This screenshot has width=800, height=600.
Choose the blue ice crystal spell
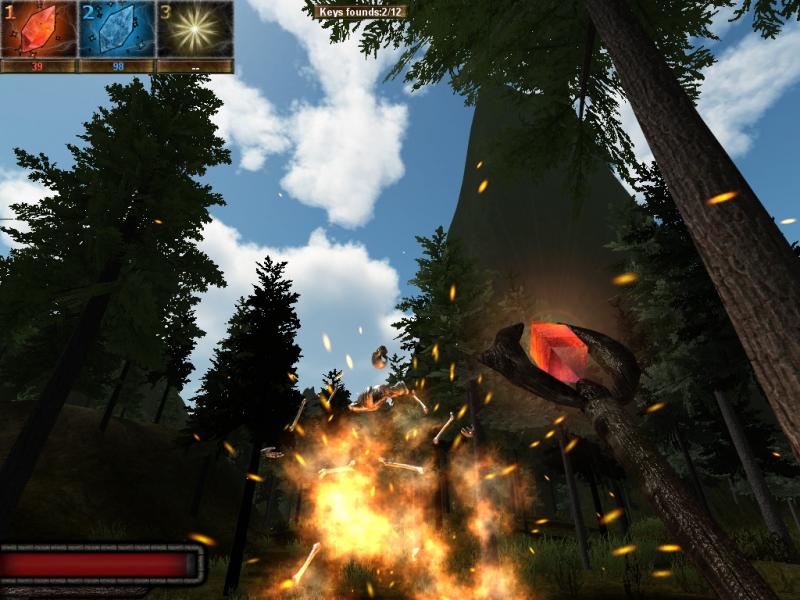[x=117, y=29]
